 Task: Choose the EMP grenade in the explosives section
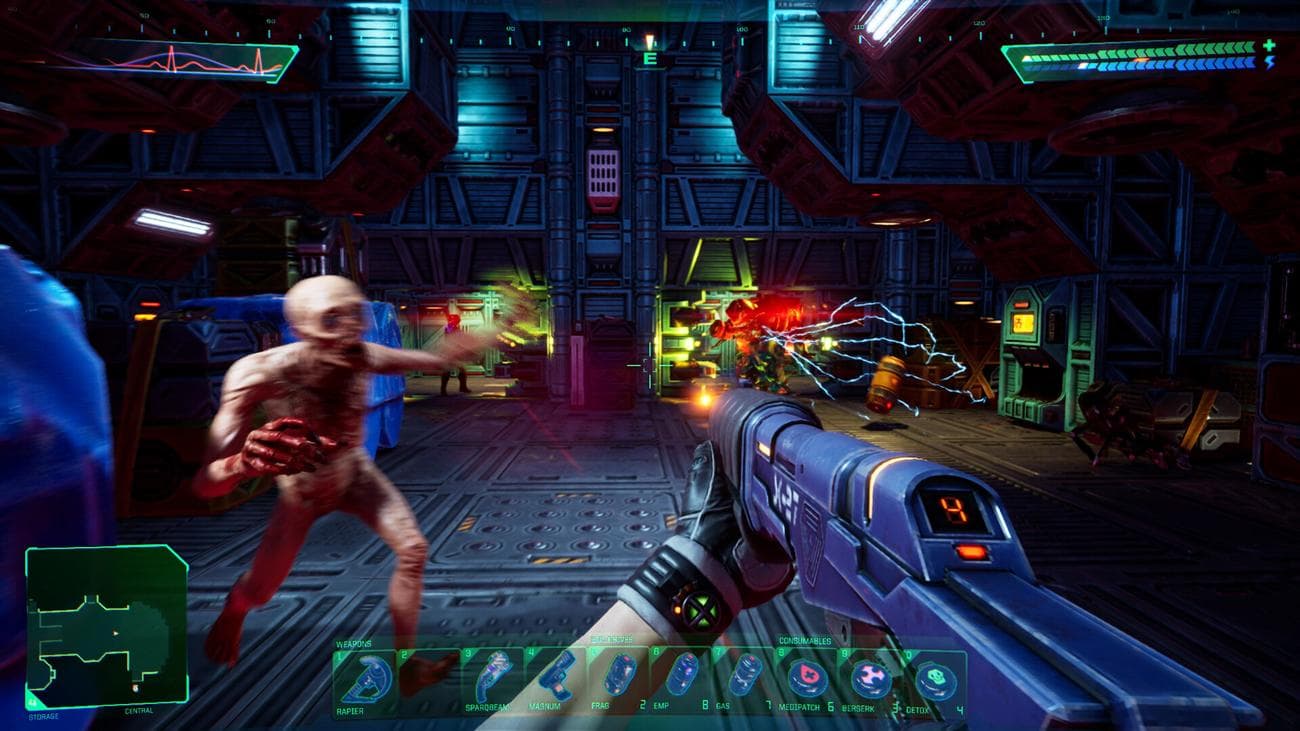(x=684, y=676)
